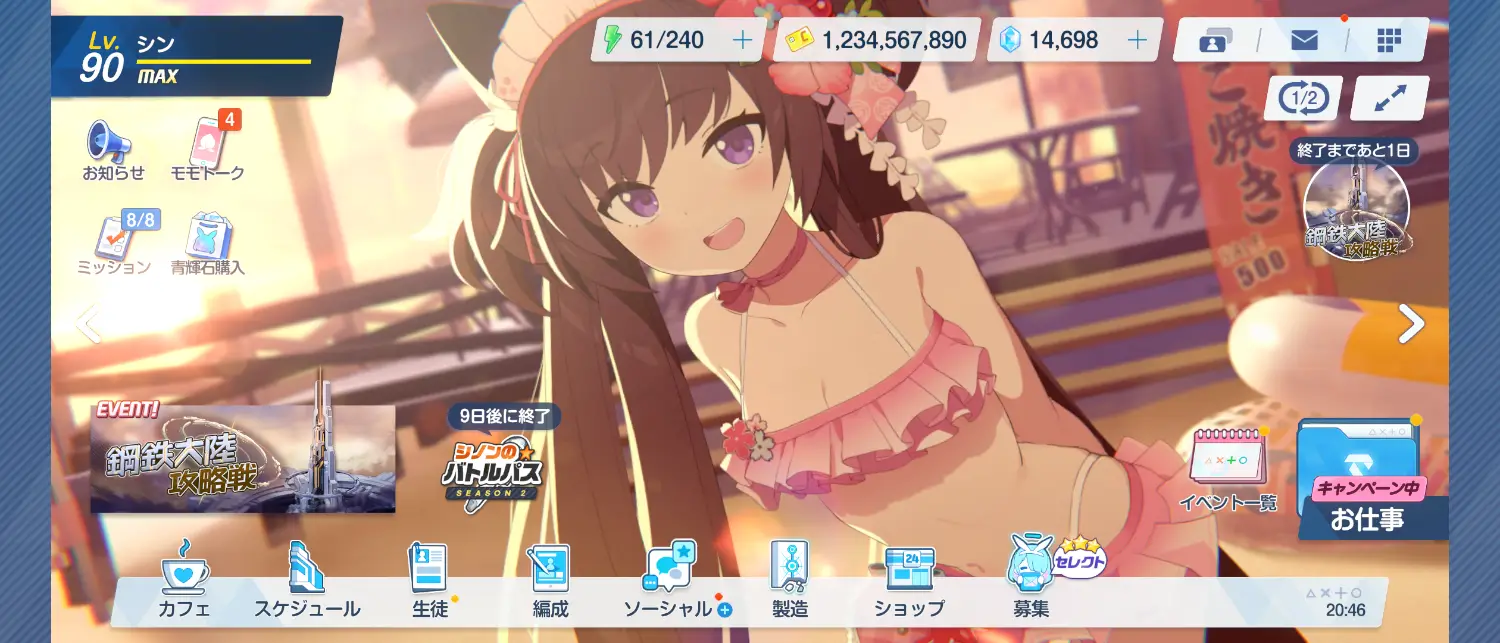Expand the lobby view to fullscreen
The width and height of the screenshot is (1500, 643).
coord(1388,98)
